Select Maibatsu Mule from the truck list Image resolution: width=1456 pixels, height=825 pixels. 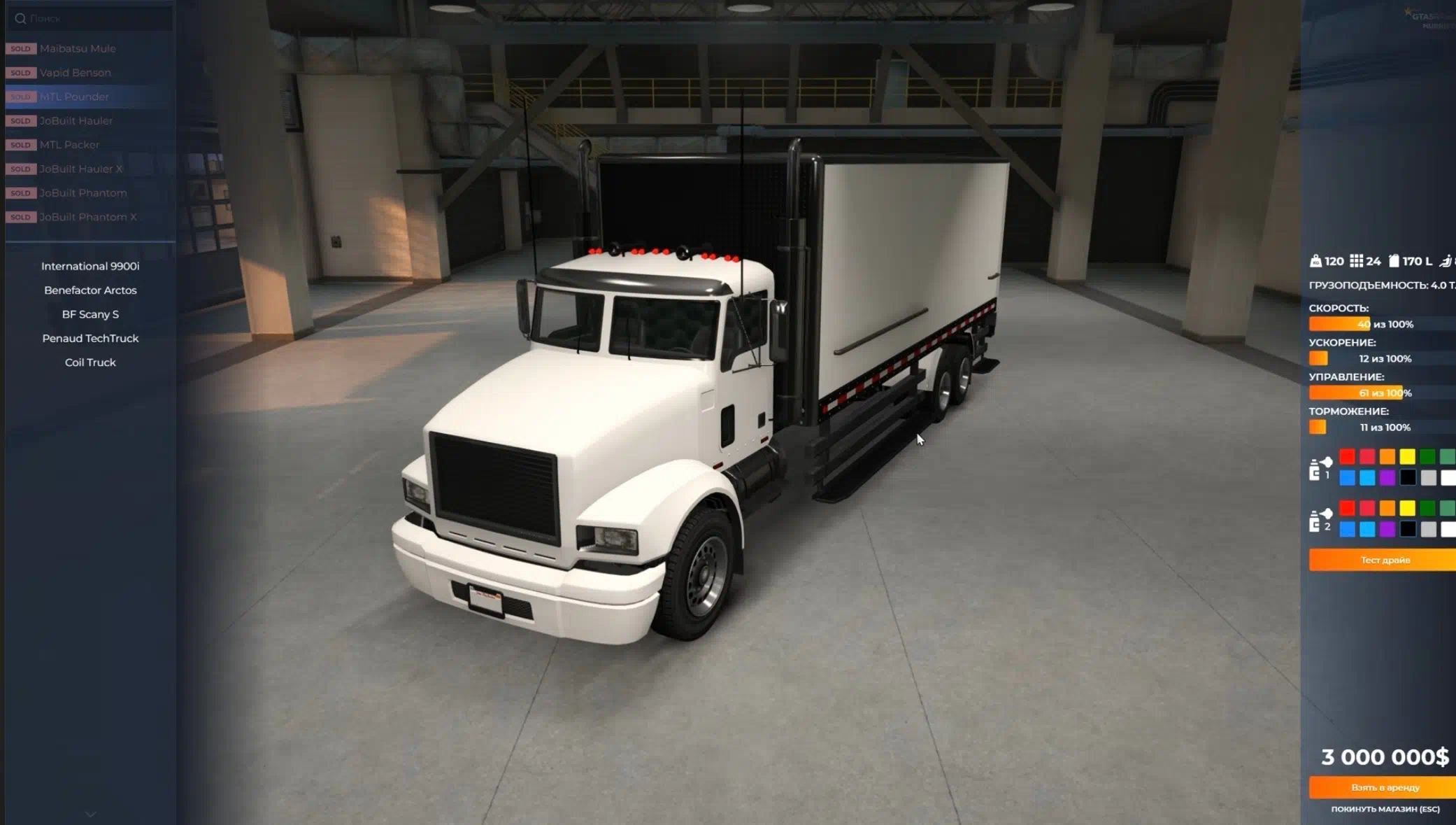point(78,48)
